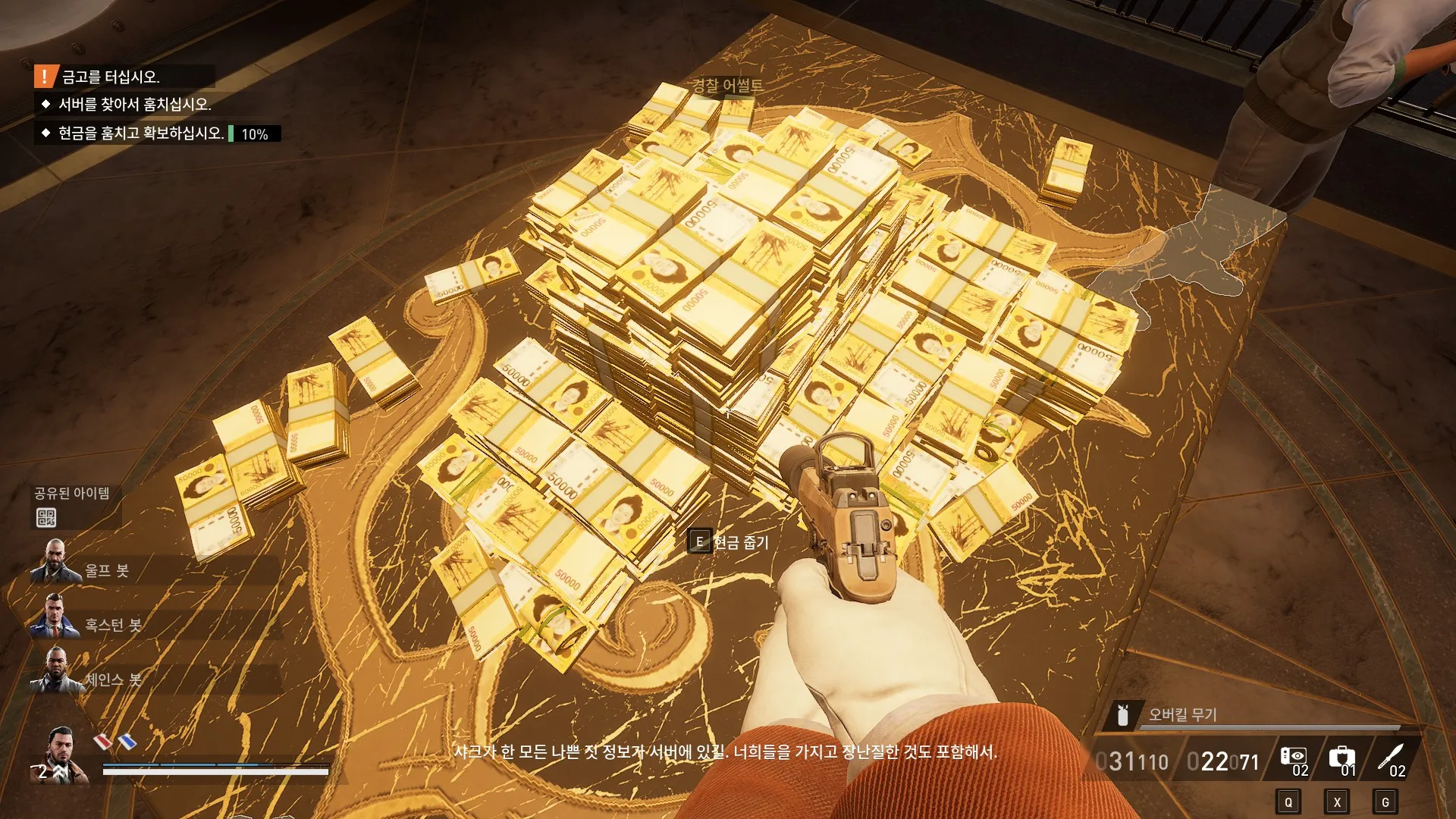This screenshot has height=819, width=1456.
Task: Select the red keycard icon
Action: (x=102, y=741)
